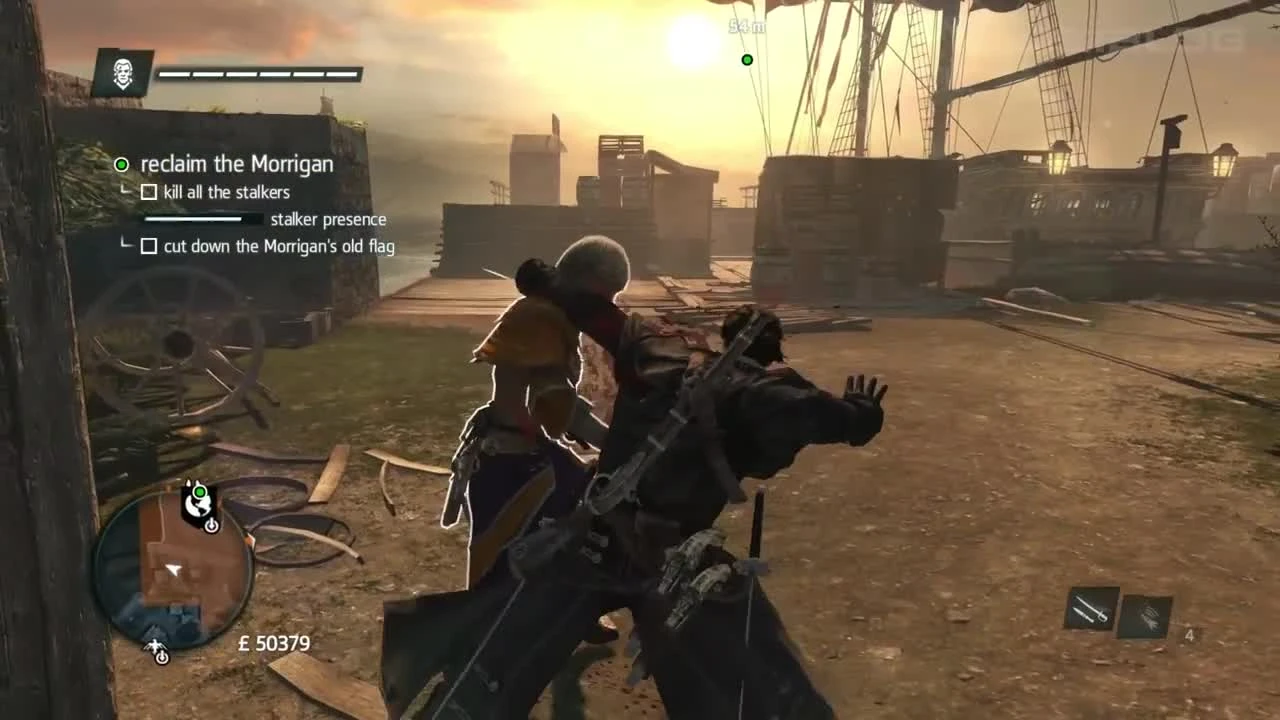
Task: Select the green radio dot beside reclaim the Morrigan
Action: tap(121, 164)
